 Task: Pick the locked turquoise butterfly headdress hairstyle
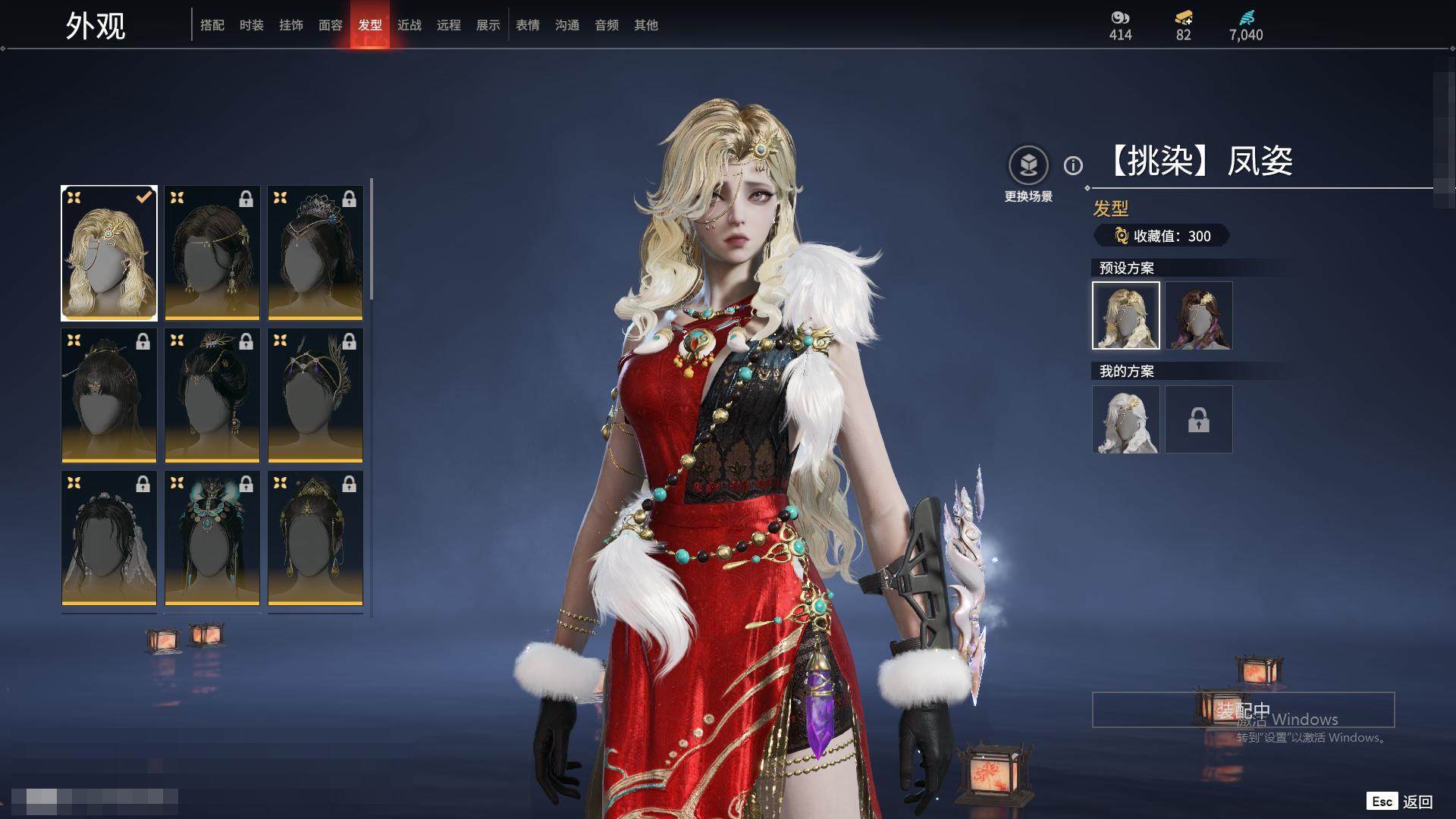pyautogui.click(x=212, y=538)
